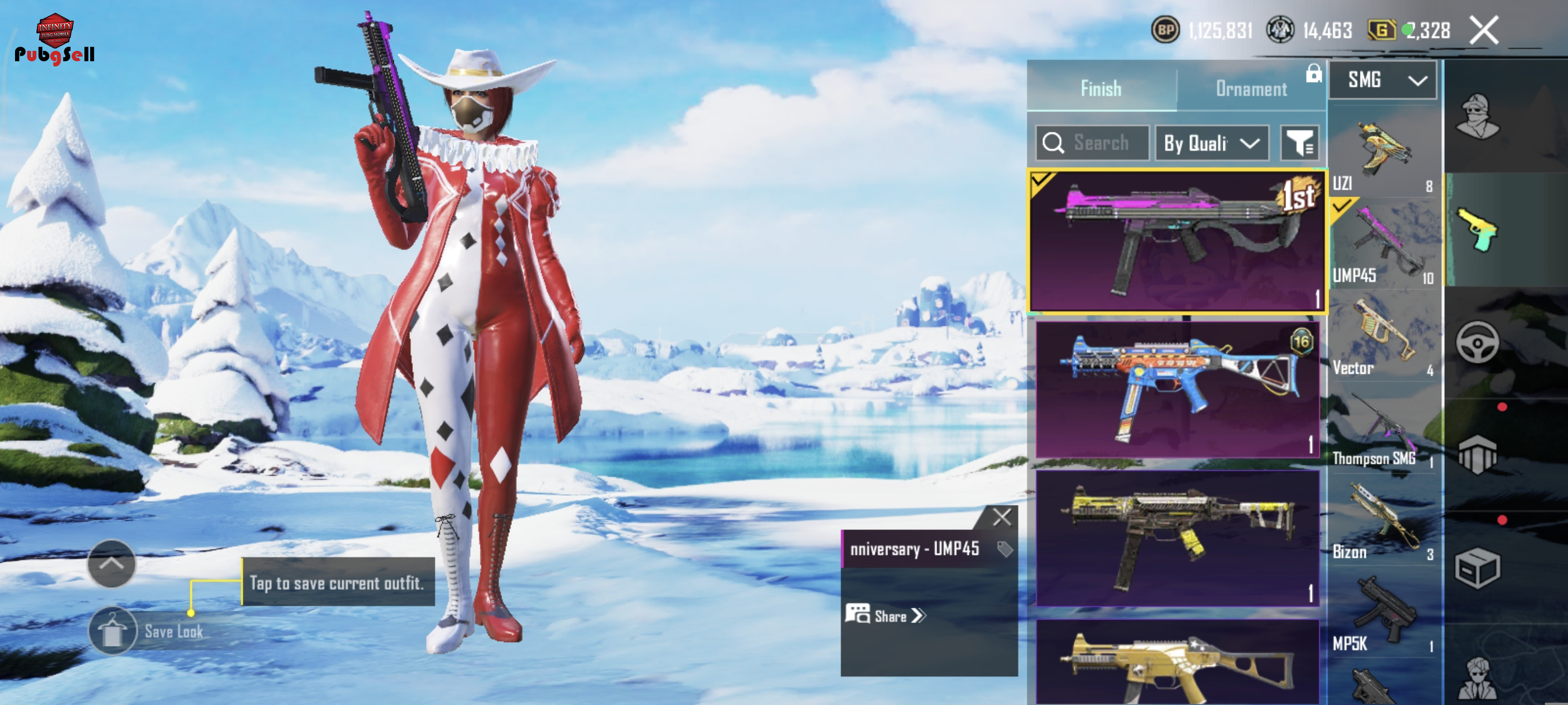Save the current look
The image size is (1568, 705).
(113, 631)
